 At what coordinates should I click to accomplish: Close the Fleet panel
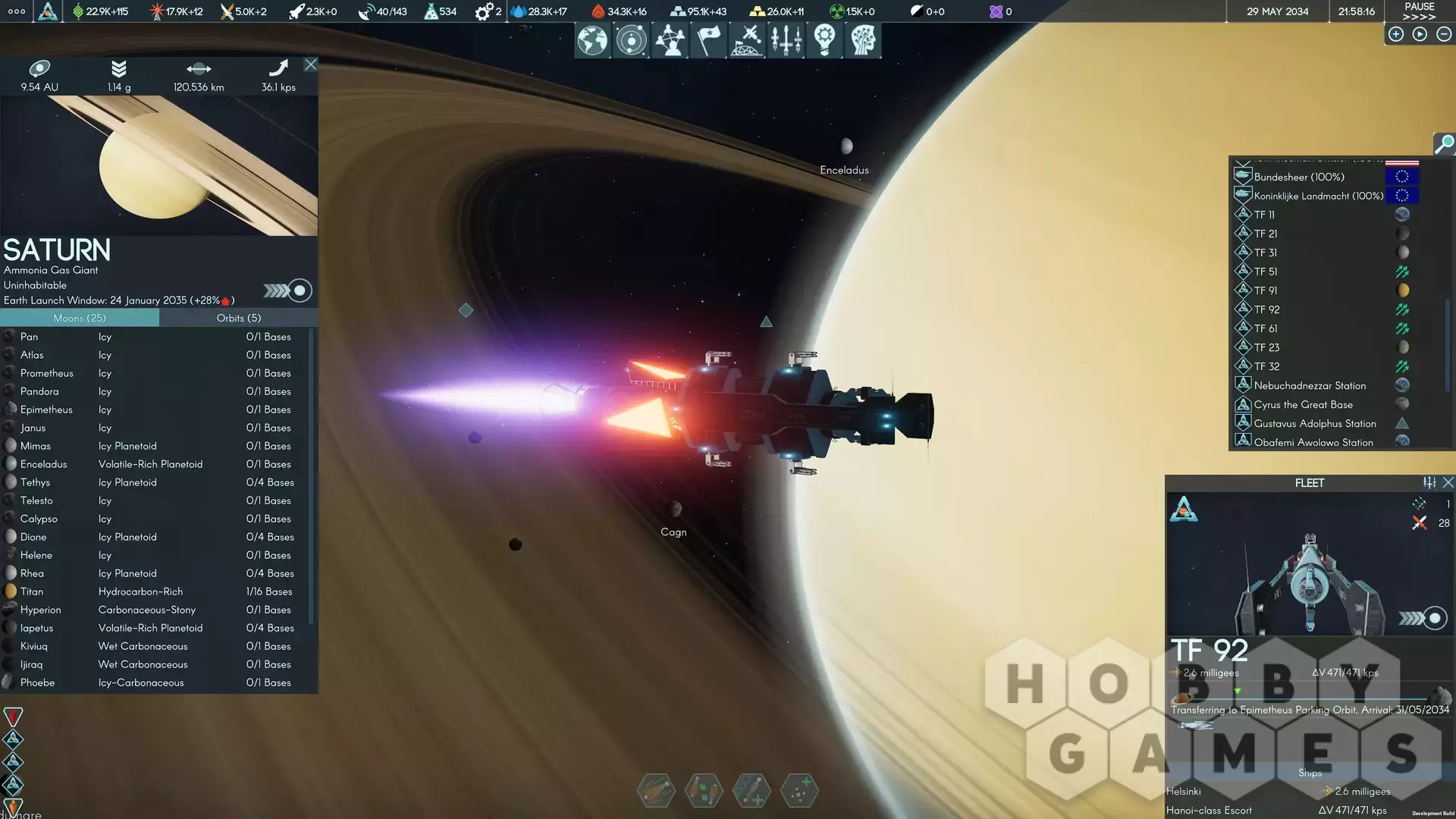1448,482
